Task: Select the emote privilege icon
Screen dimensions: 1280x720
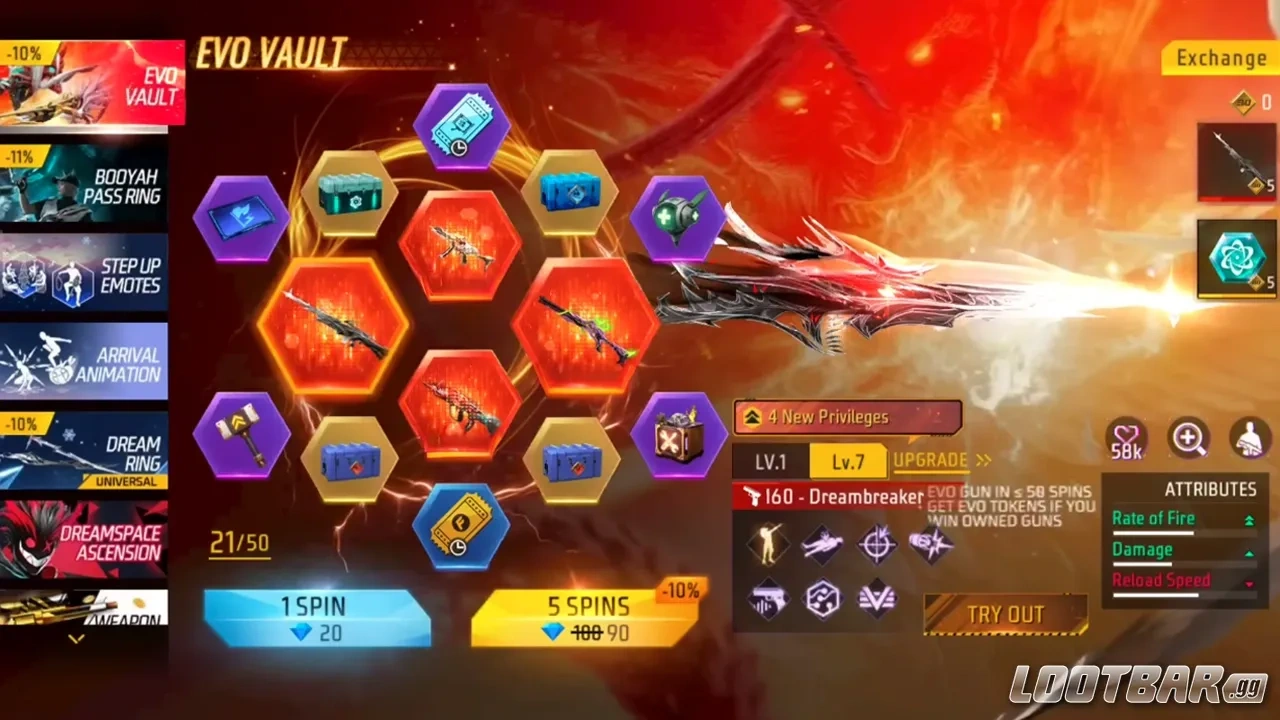Action: 767,544
